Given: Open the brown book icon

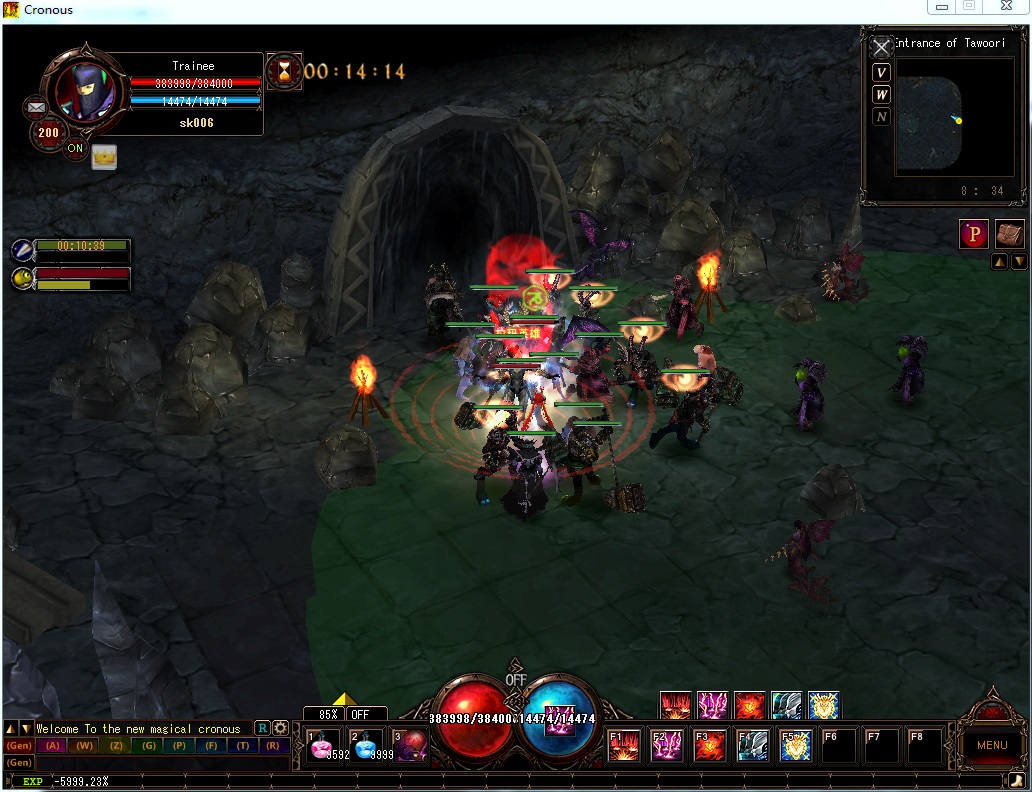Looking at the screenshot, I should pos(1010,234).
